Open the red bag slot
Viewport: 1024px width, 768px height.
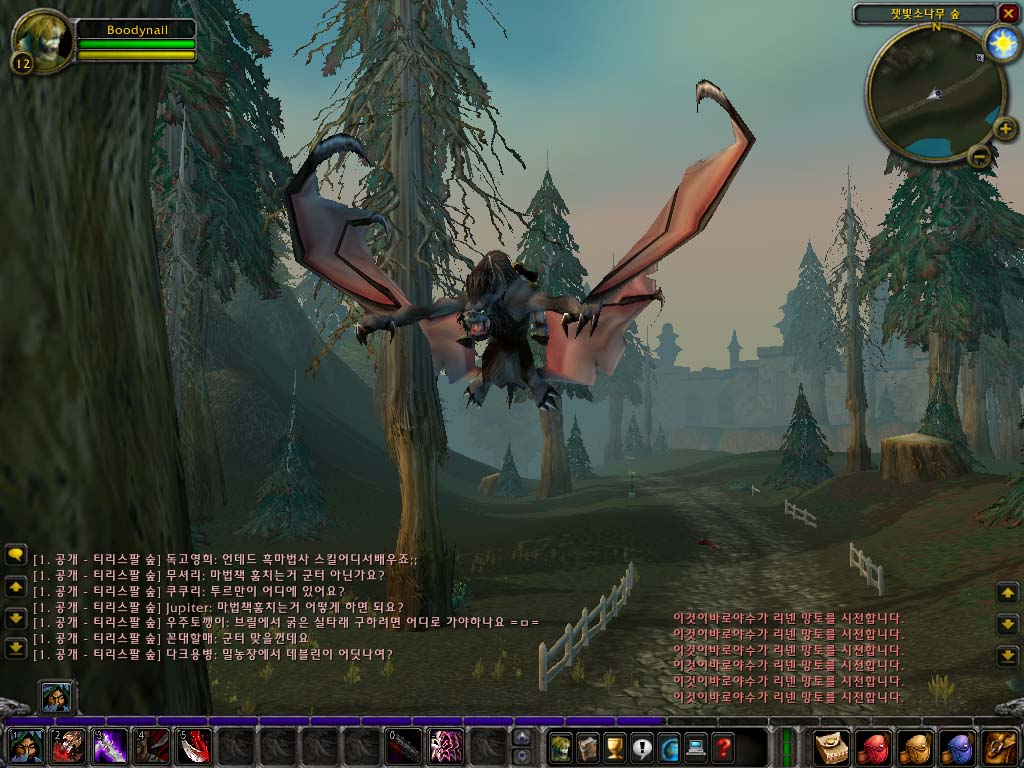pos(875,746)
